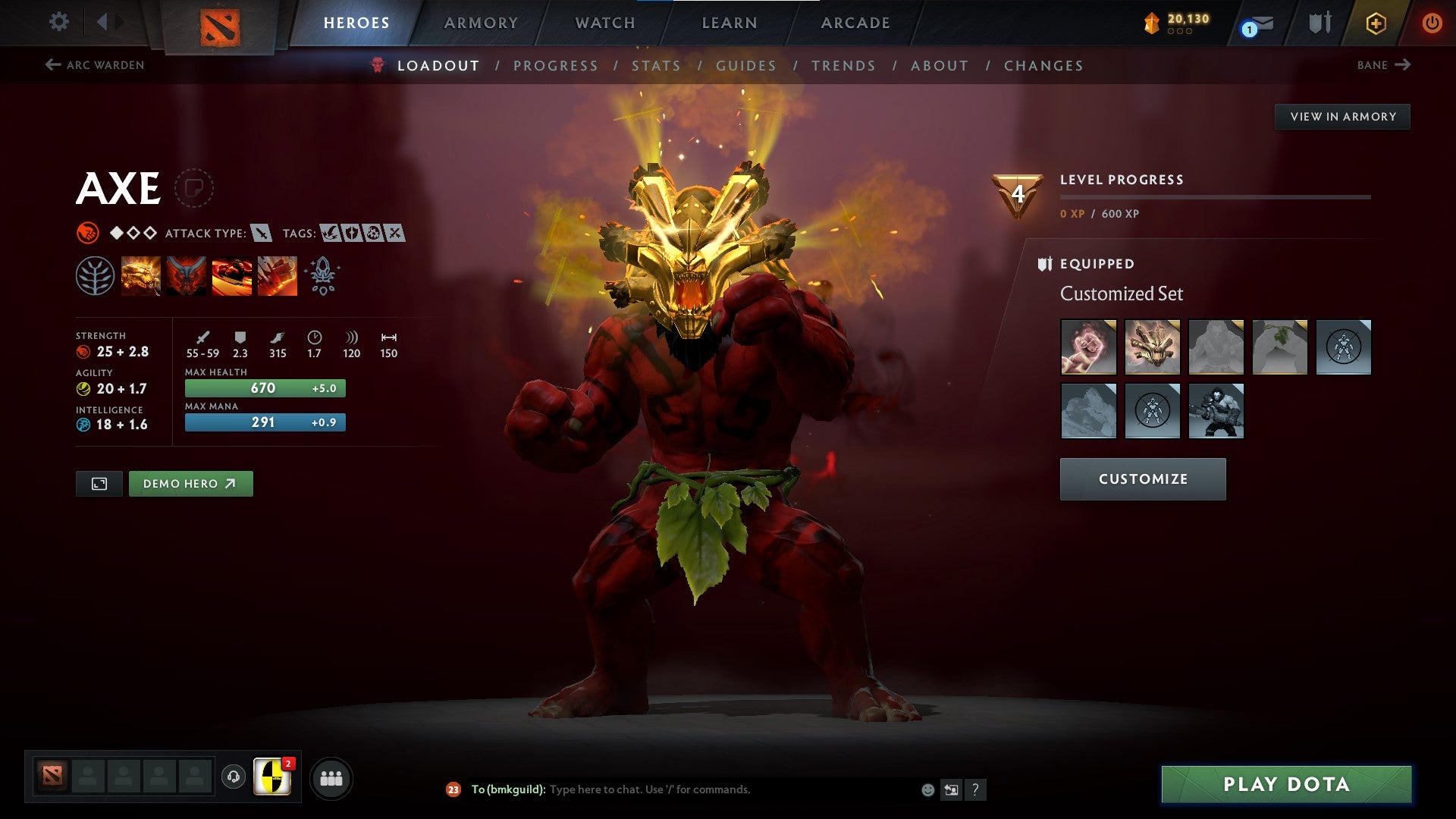Click the Aghanim's Scepter upgrade icon

(322, 275)
